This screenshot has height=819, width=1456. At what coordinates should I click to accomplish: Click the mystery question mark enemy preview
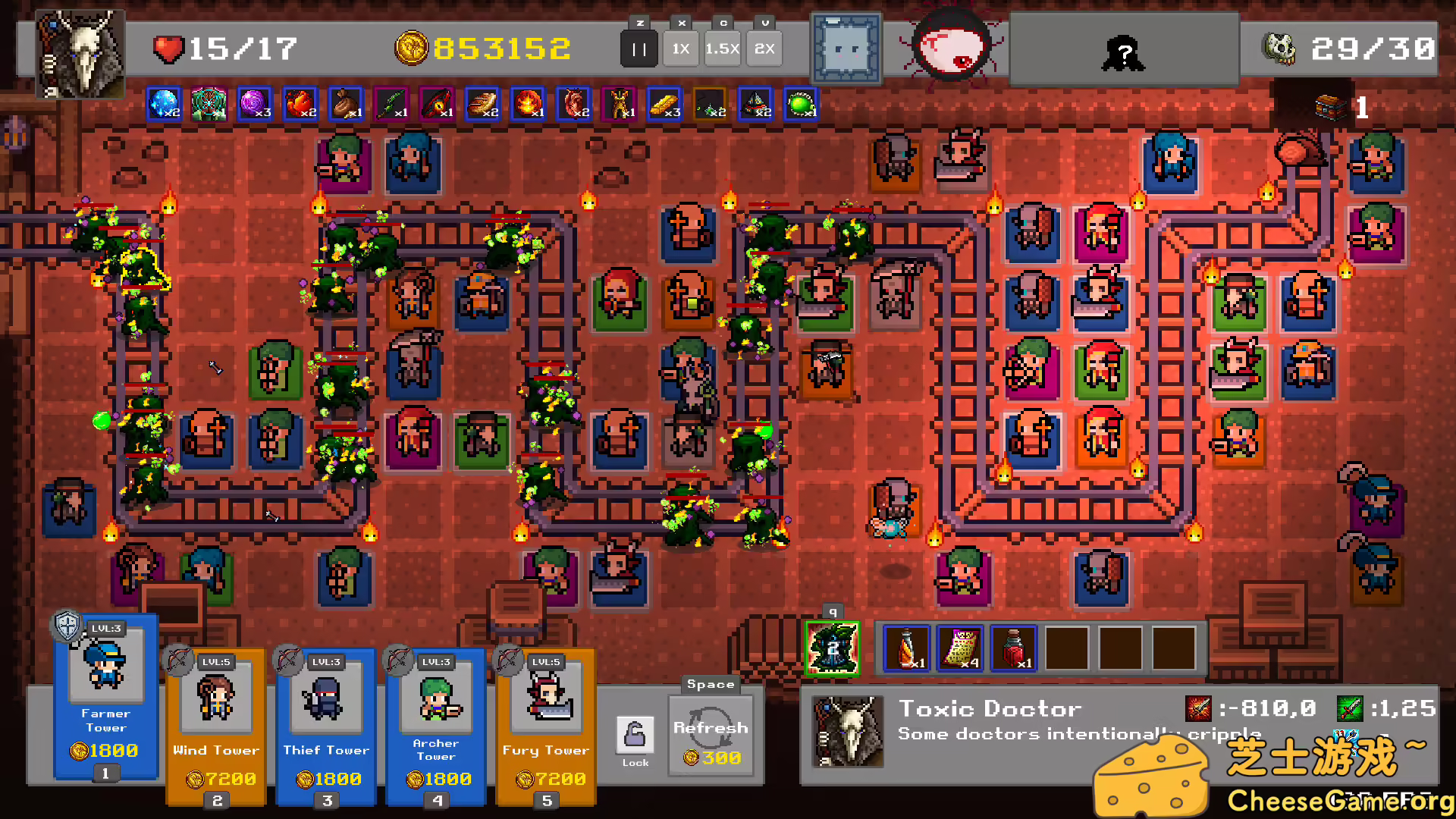(x=1125, y=51)
